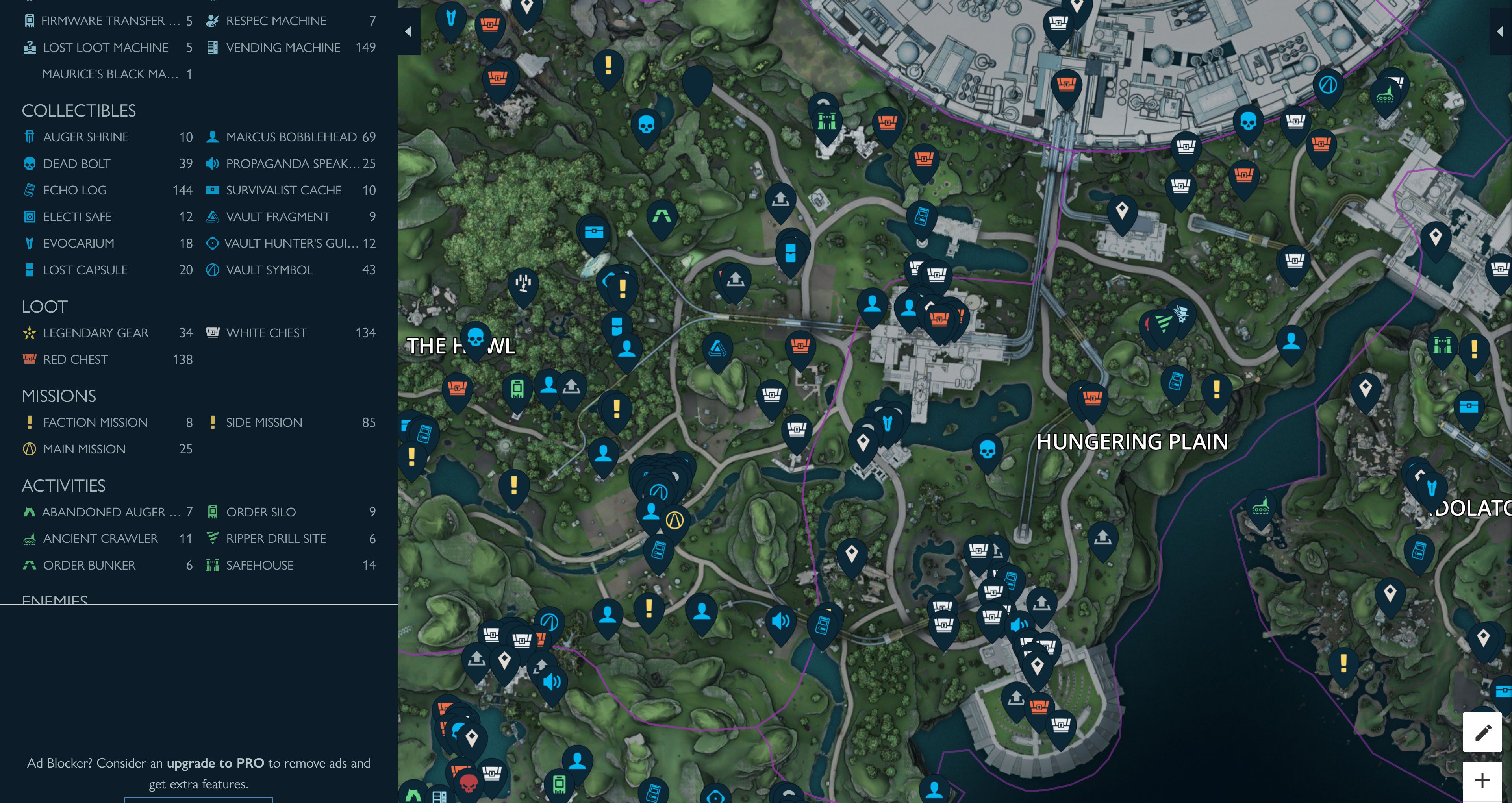Toggle the Faction Mission filter
The image size is (1512, 803).
coord(94,423)
